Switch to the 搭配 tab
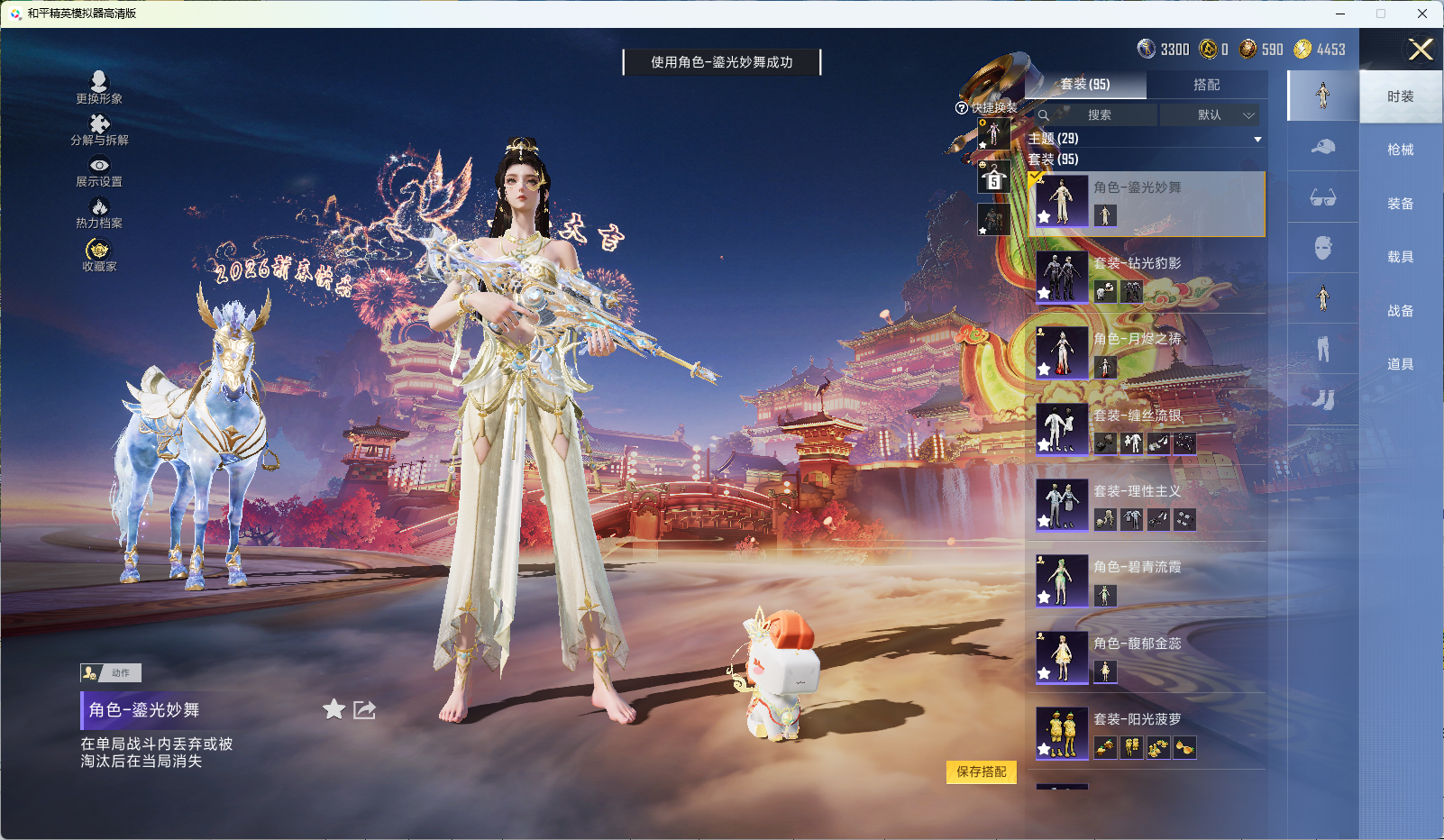1444x840 pixels. tap(1209, 85)
